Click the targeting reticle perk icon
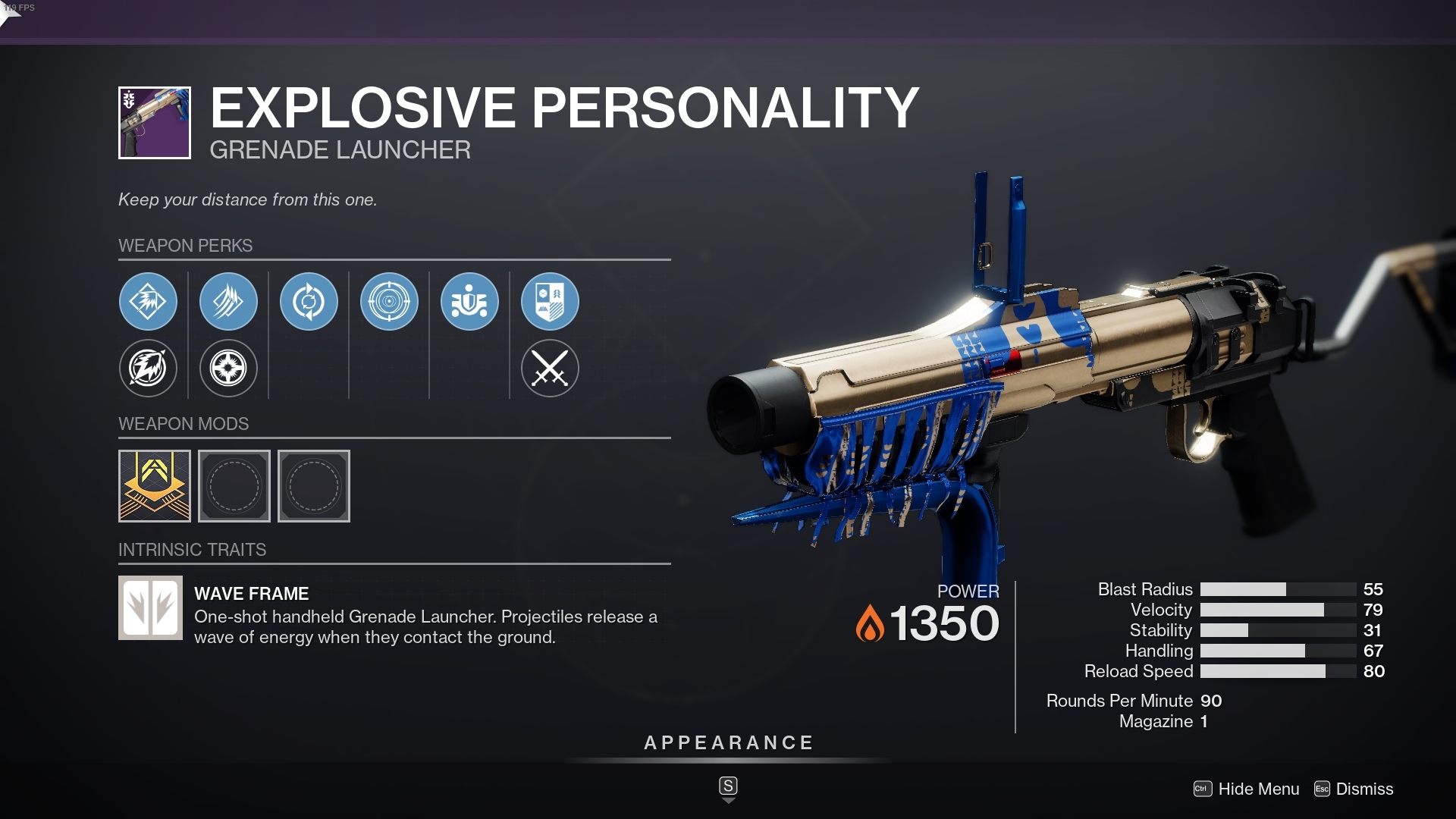1456x819 pixels. [389, 301]
